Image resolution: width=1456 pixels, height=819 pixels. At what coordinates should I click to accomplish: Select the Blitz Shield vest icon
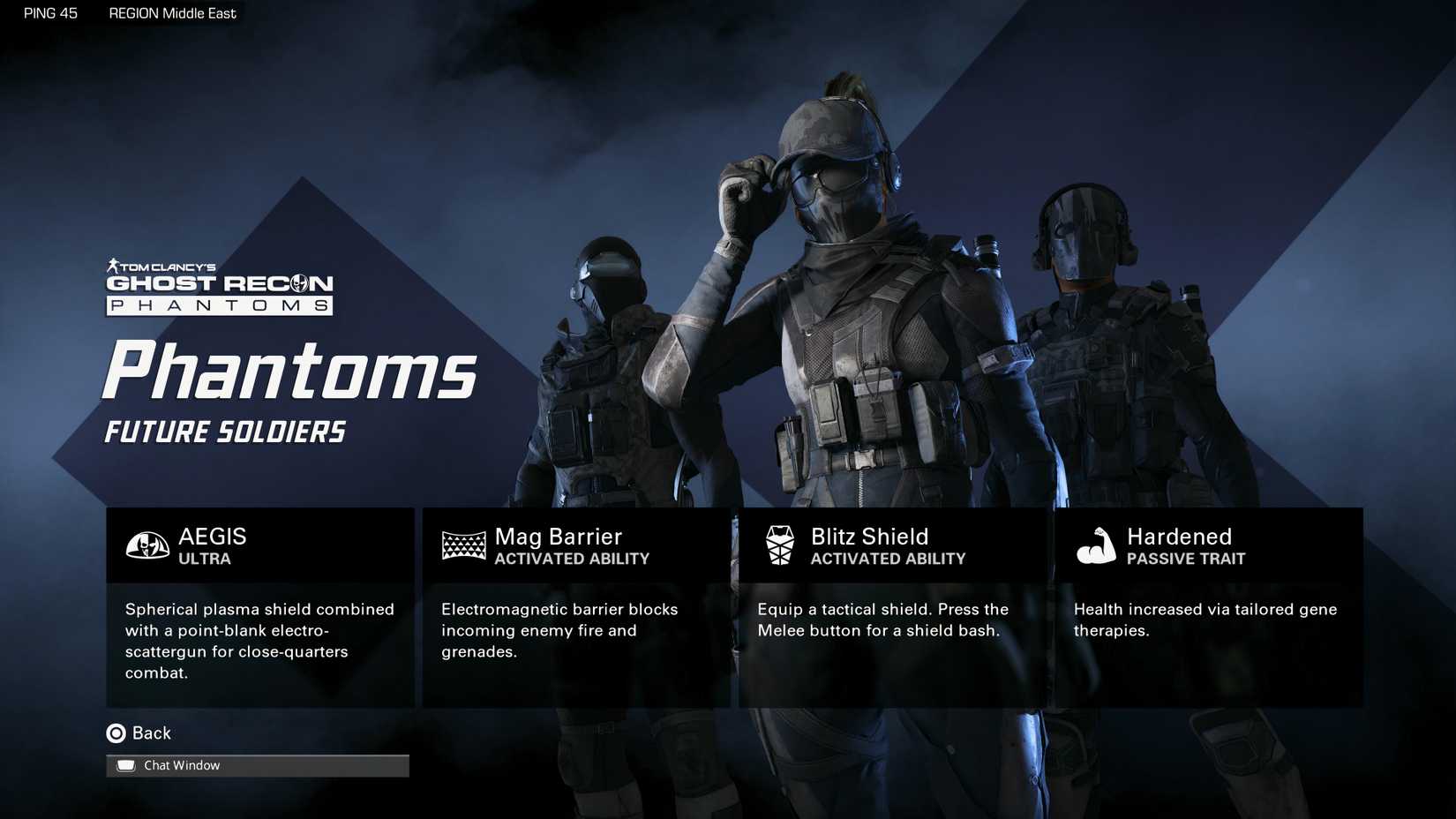[x=779, y=545]
